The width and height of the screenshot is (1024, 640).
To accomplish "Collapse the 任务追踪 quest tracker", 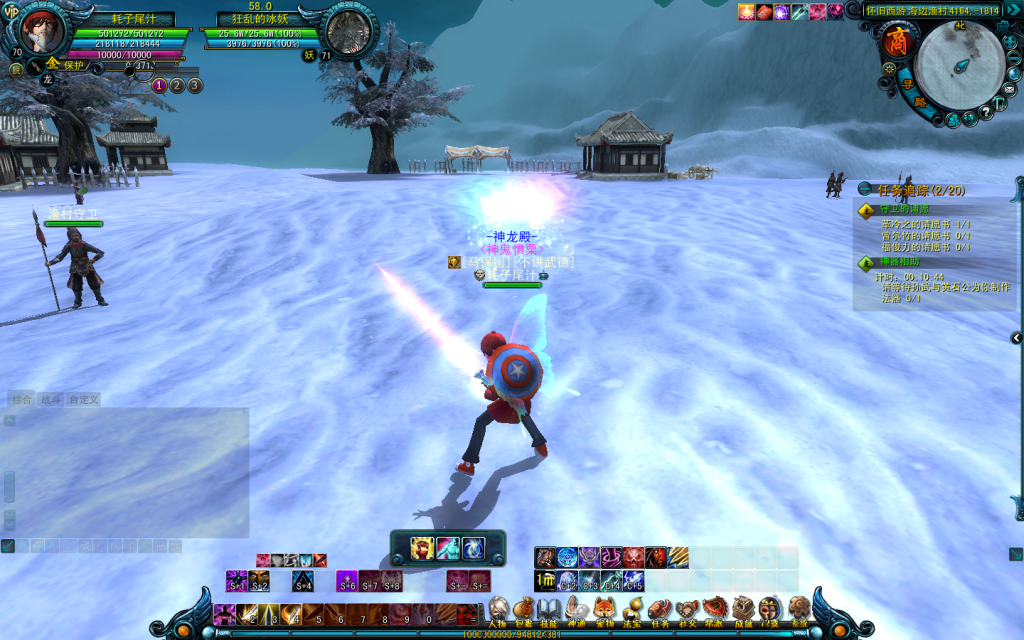I will [864, 189].
